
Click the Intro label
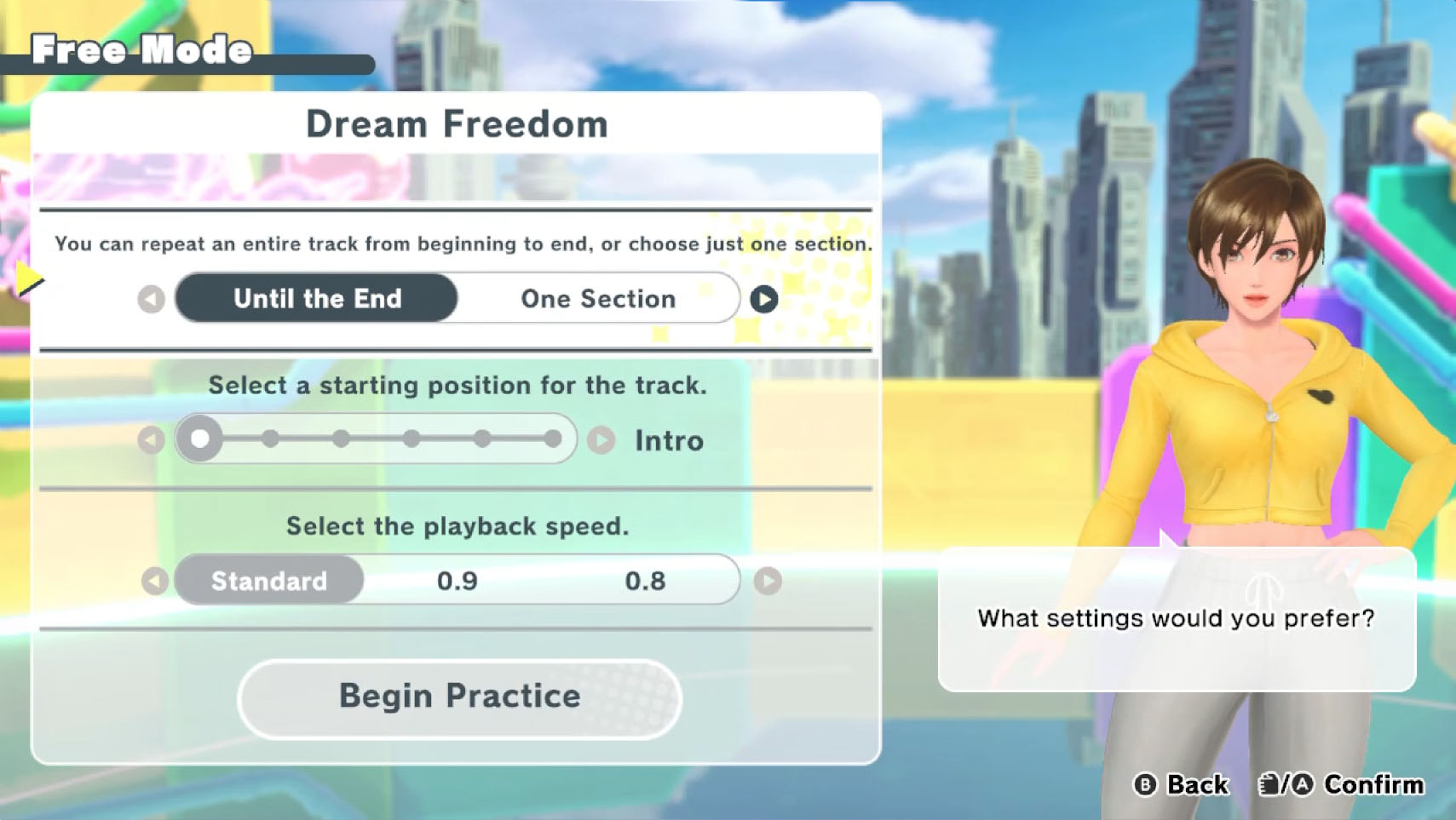point(667,440)
